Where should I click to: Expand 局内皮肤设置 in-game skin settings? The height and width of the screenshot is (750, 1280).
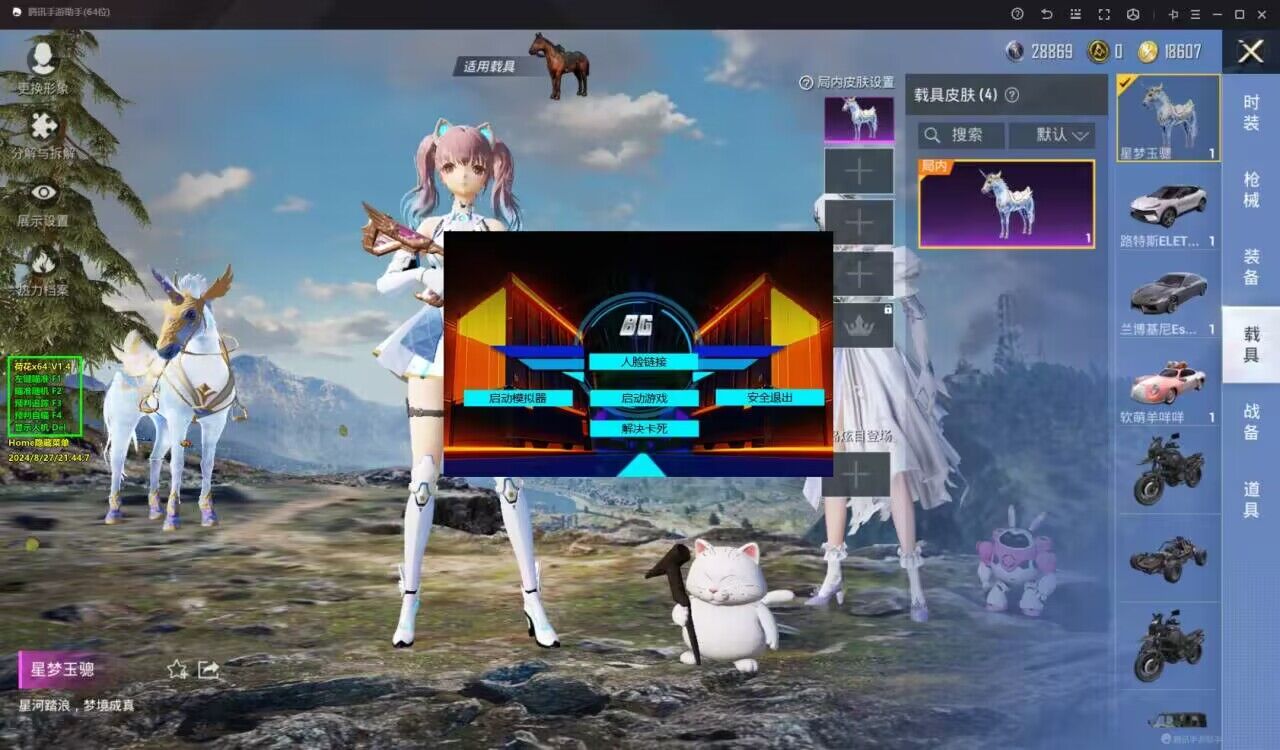(843, 83)
